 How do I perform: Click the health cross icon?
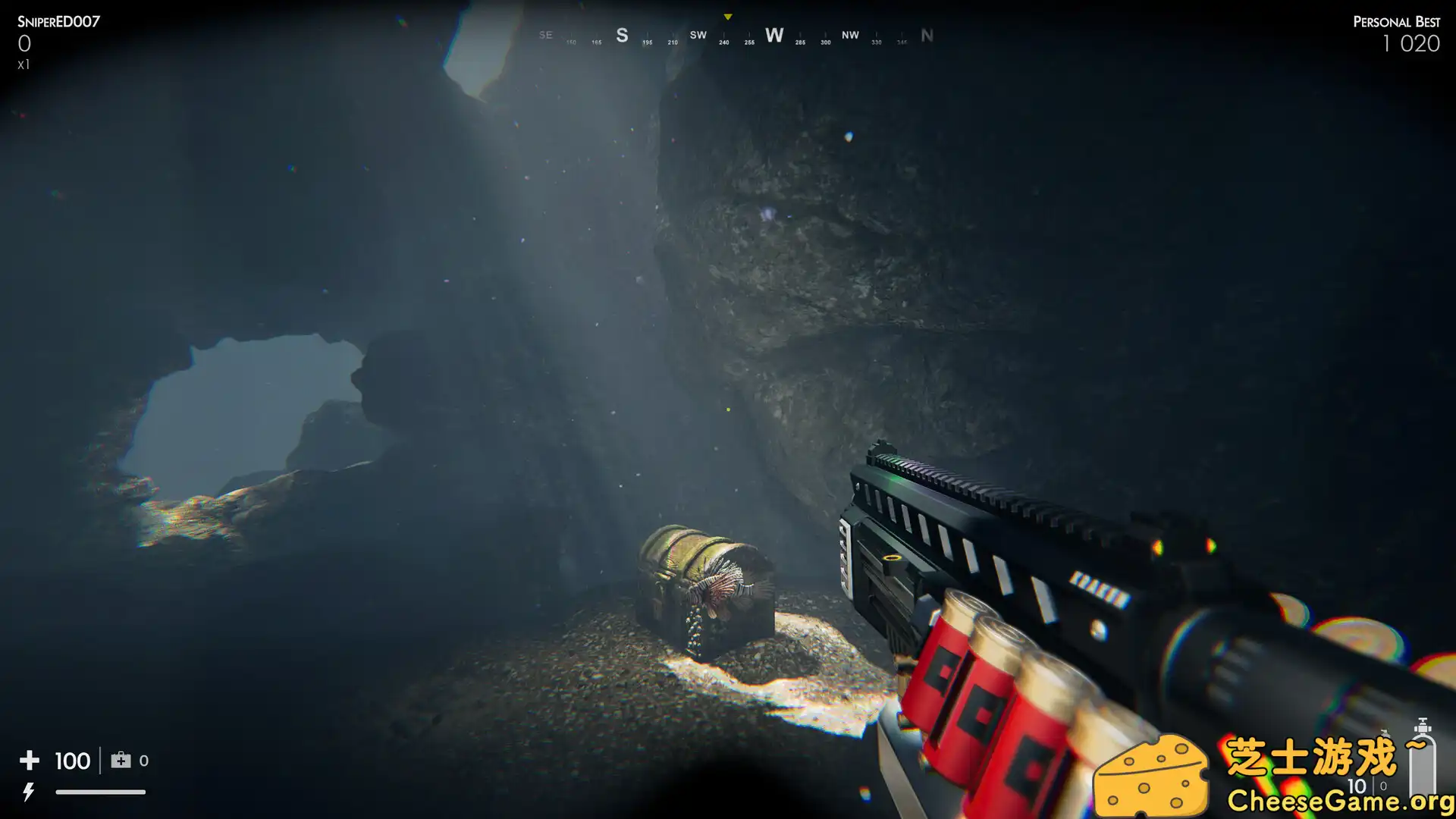coord(29,760)
